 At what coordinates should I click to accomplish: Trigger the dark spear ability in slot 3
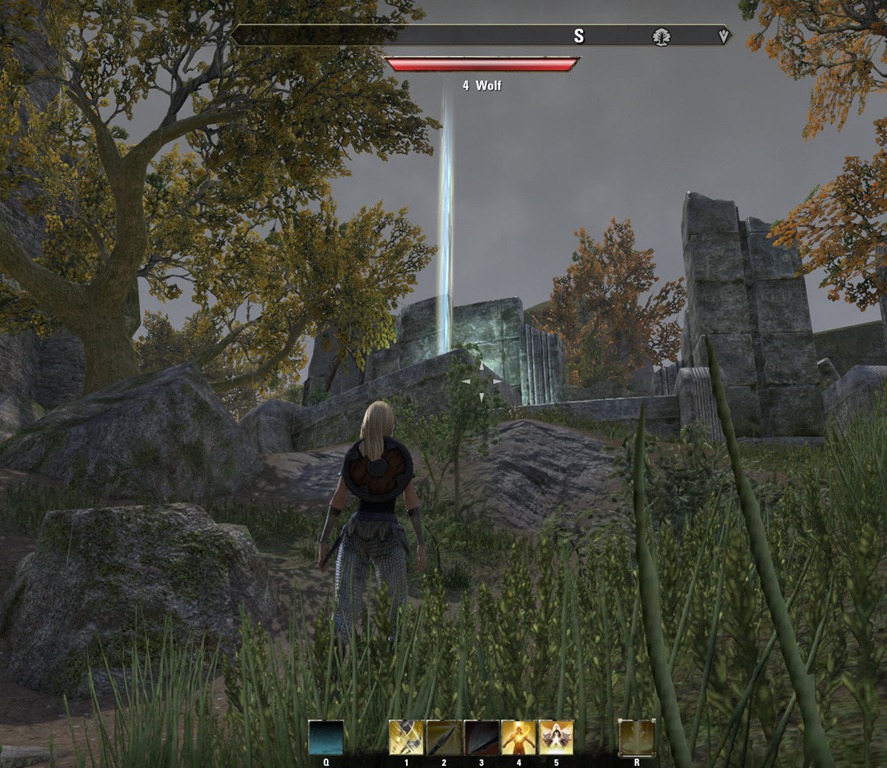click(481, 737)
